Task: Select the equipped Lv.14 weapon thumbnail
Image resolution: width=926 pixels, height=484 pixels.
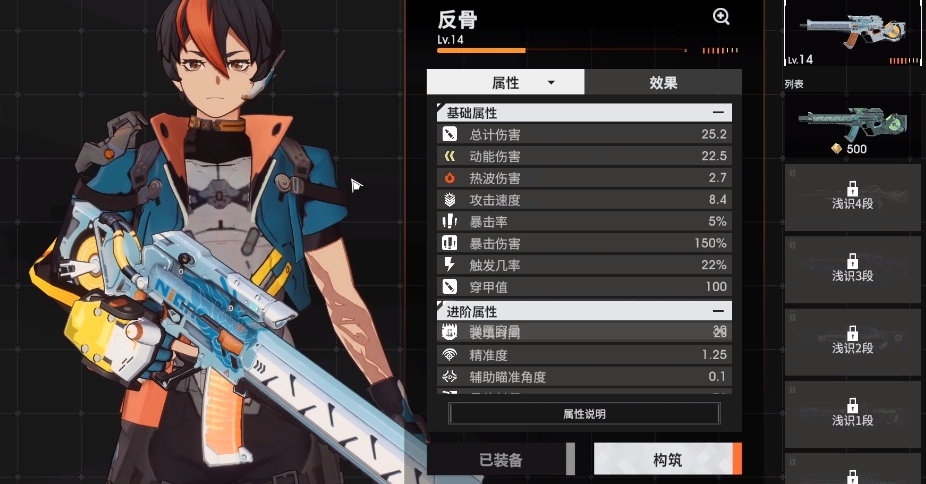Action: (x=852, y=35)
